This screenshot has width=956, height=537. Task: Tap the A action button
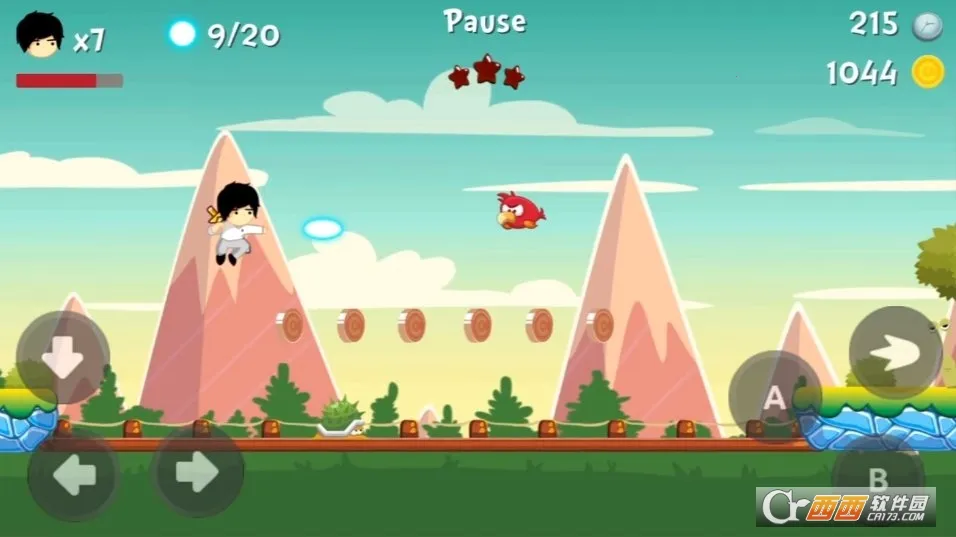coord(774,398)
